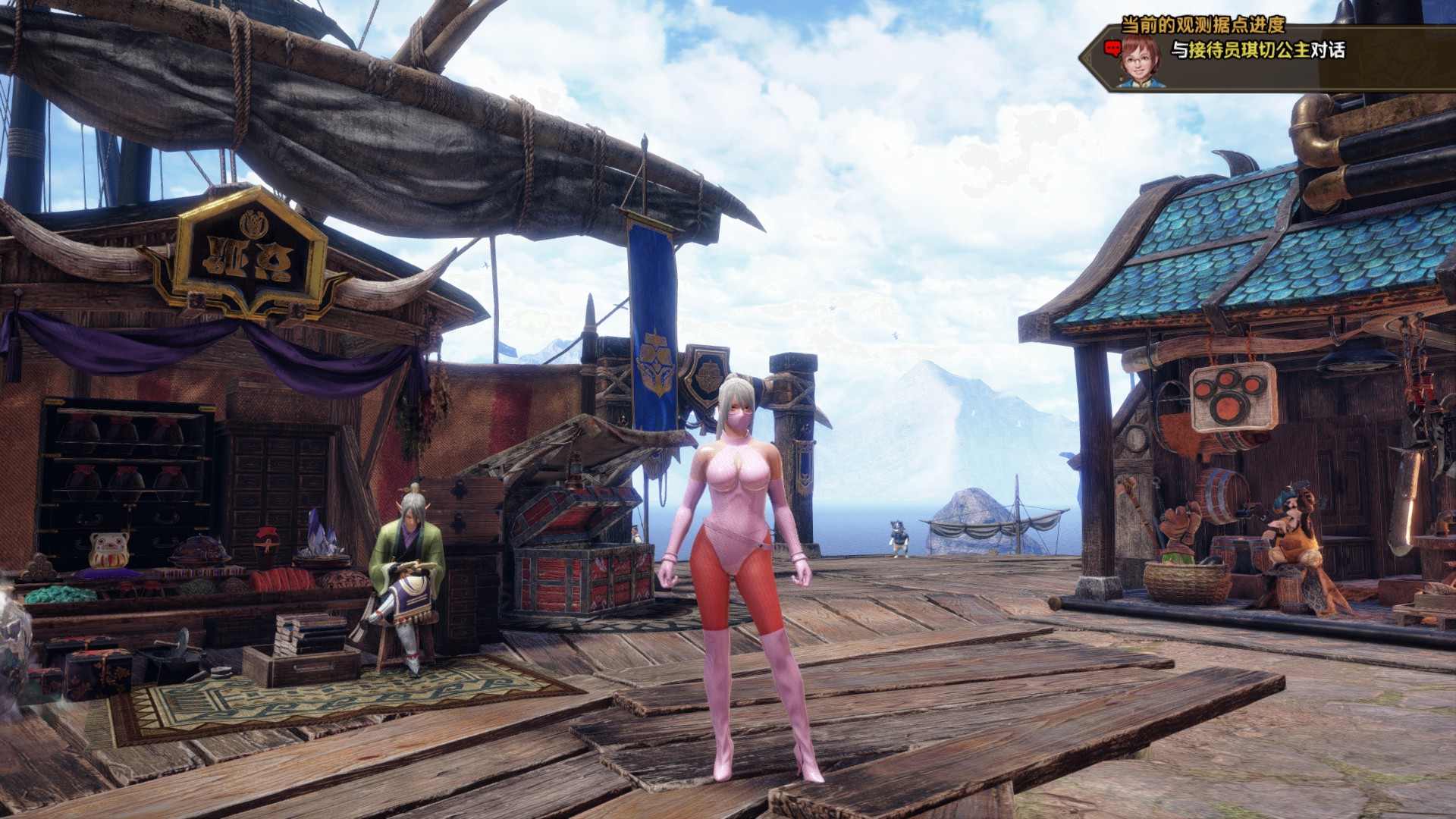Click the receptionist portrait in the objective banner

(x=1140, y=61)
